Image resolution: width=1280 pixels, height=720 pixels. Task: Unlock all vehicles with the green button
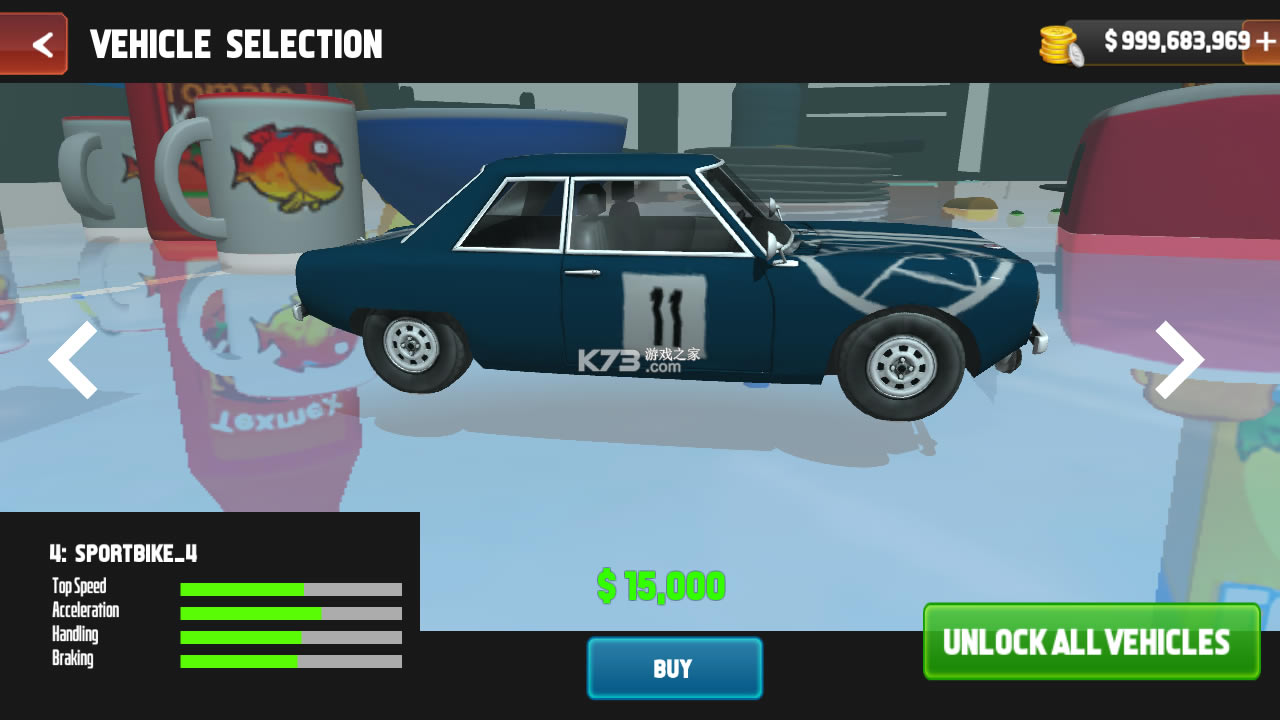1091,642
